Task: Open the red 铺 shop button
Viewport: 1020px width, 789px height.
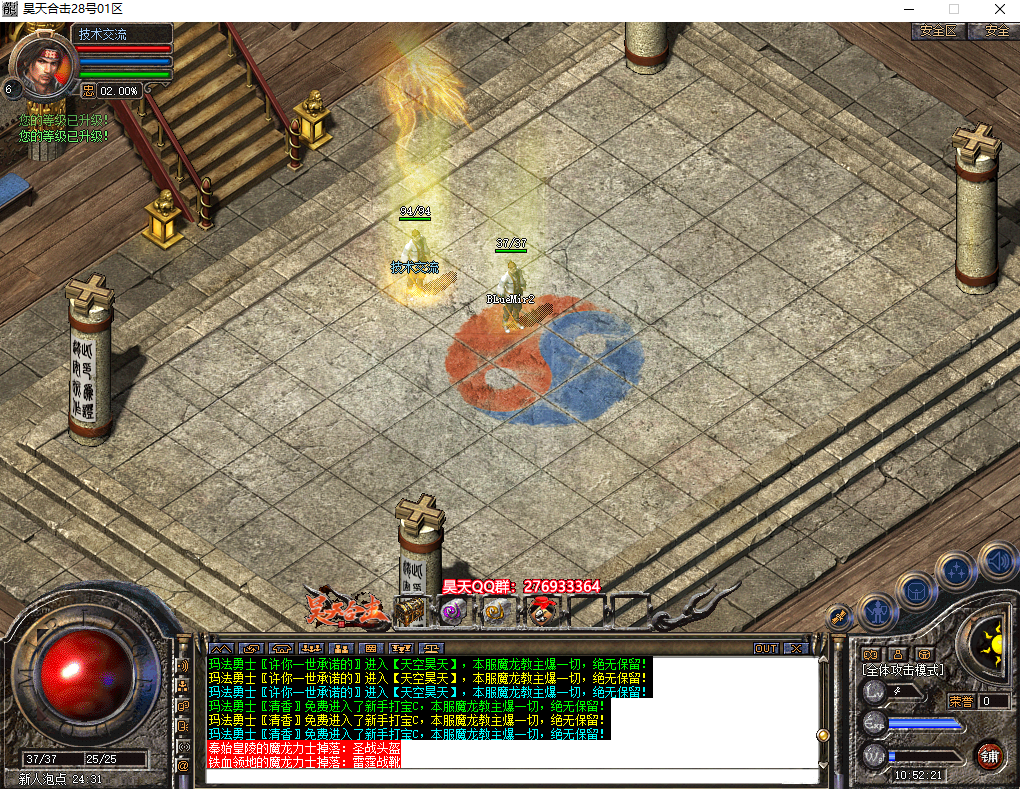Action: click(x=989, y=756)
